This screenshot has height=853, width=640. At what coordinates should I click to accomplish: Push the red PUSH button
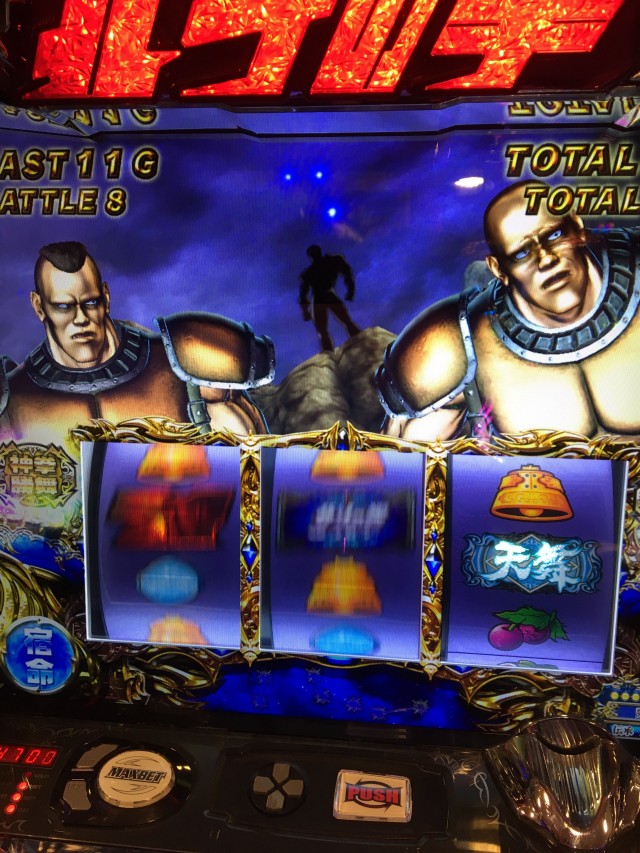tap(371, 795)
